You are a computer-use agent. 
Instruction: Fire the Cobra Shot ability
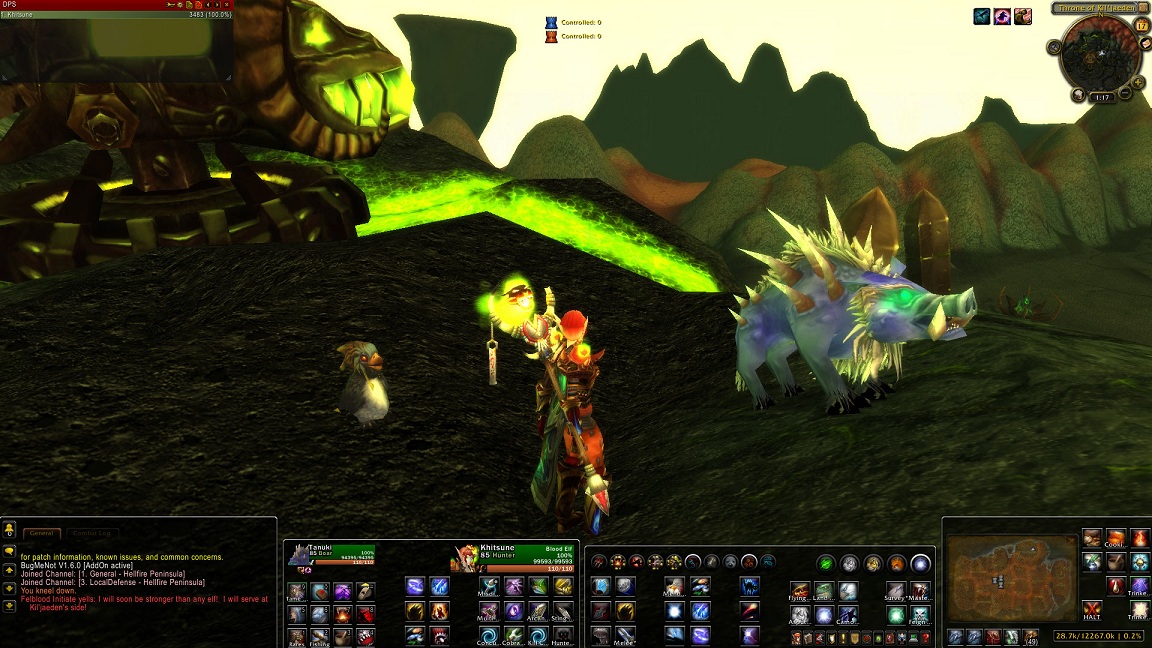coord(514,635)
